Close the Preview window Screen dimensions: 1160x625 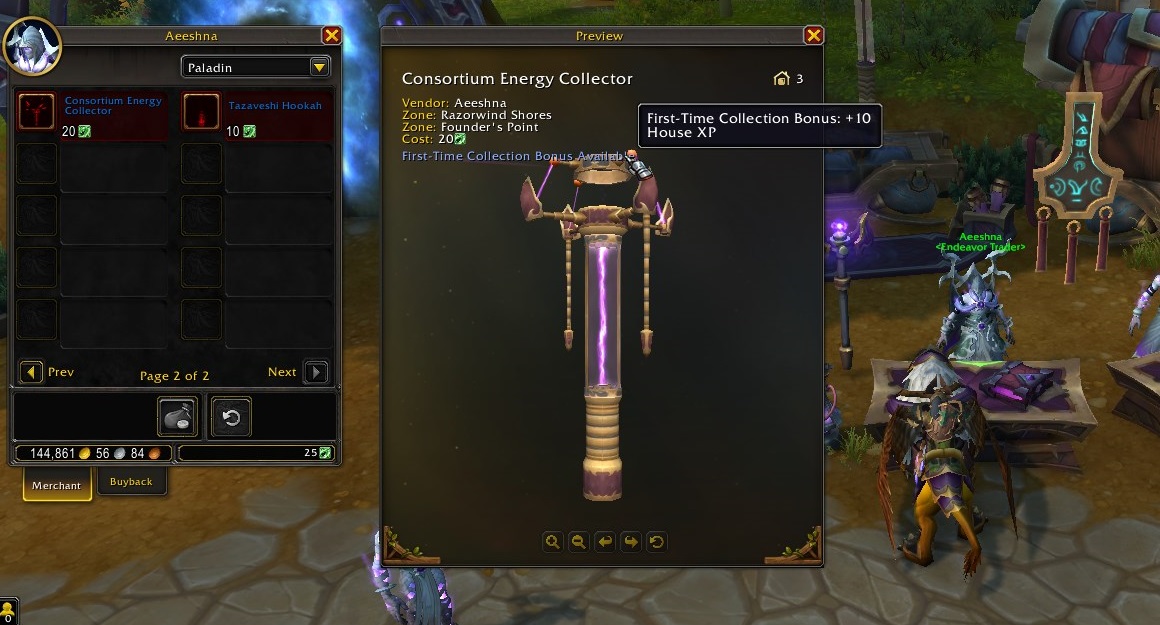tap(813, 36)
